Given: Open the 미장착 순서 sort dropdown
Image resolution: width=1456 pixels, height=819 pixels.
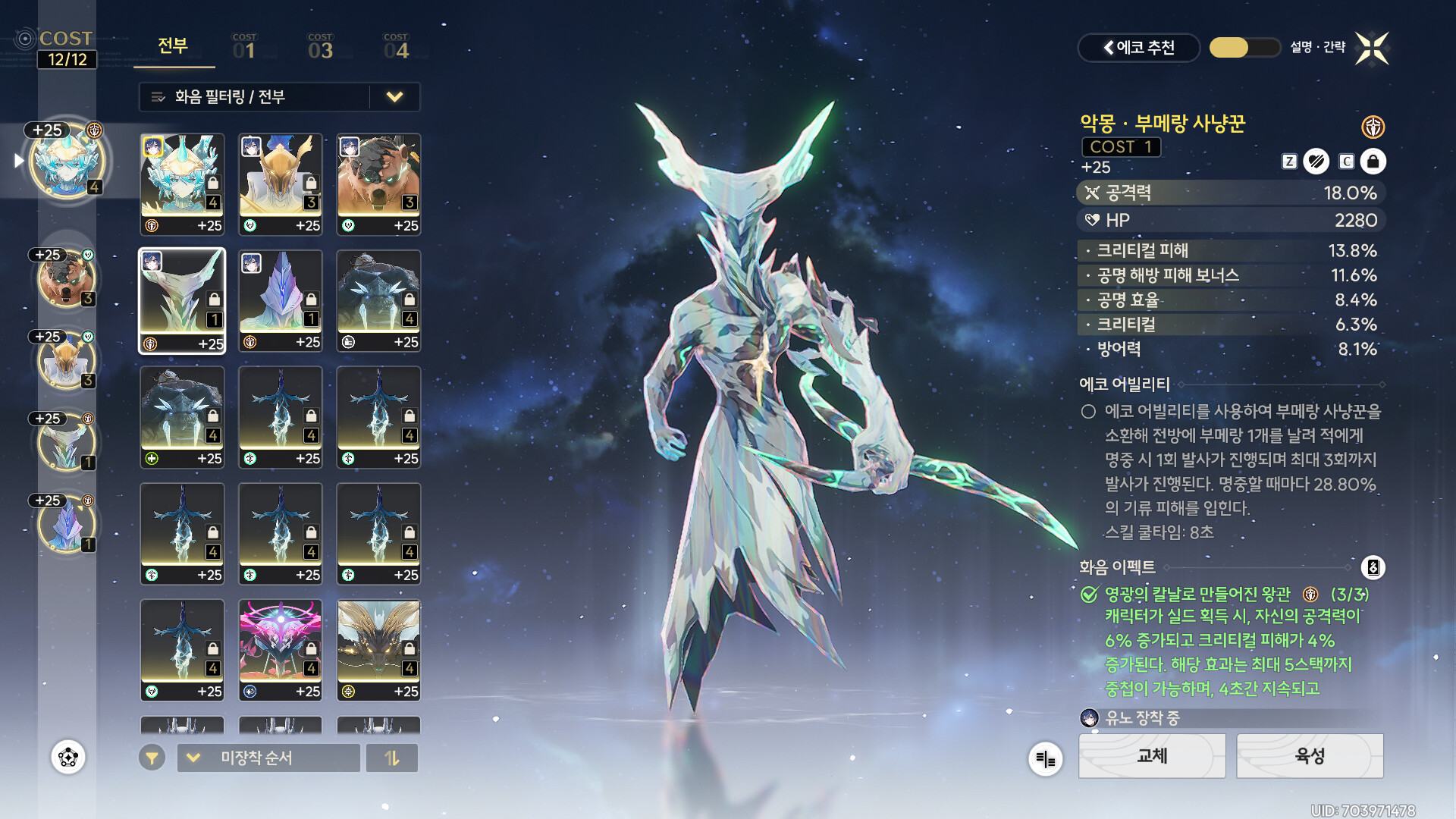Looking at the screenshot, I should click(268, 758).
